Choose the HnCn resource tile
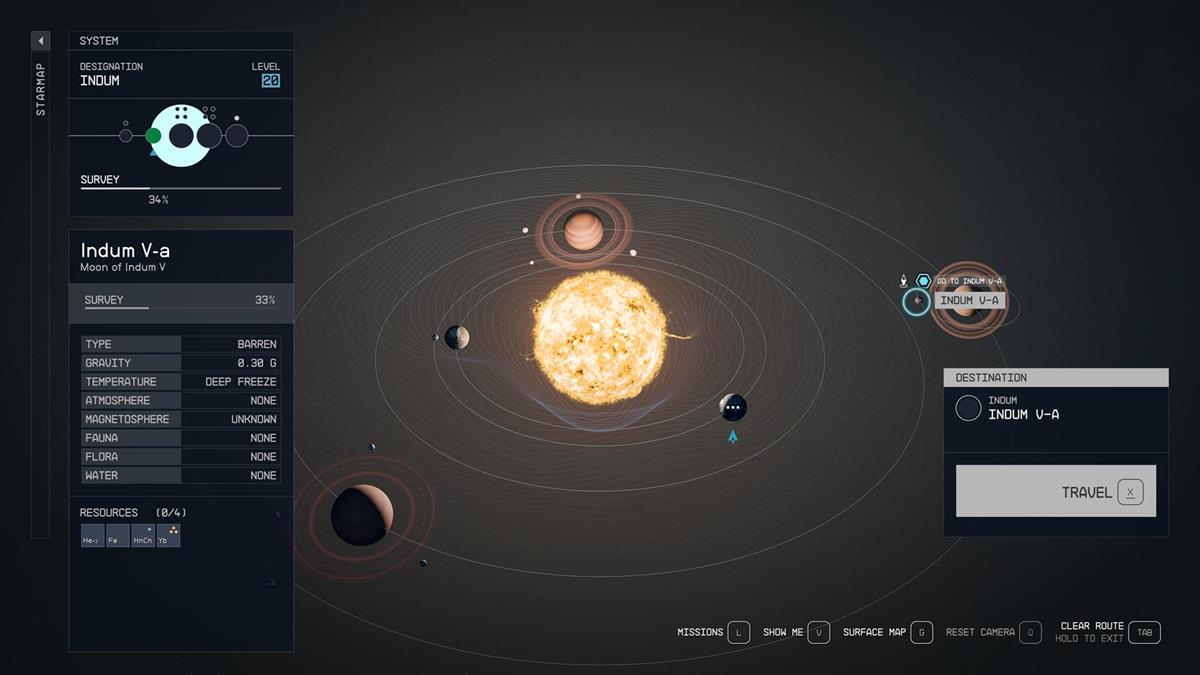The image size is (1200, 675). point(143,536)
